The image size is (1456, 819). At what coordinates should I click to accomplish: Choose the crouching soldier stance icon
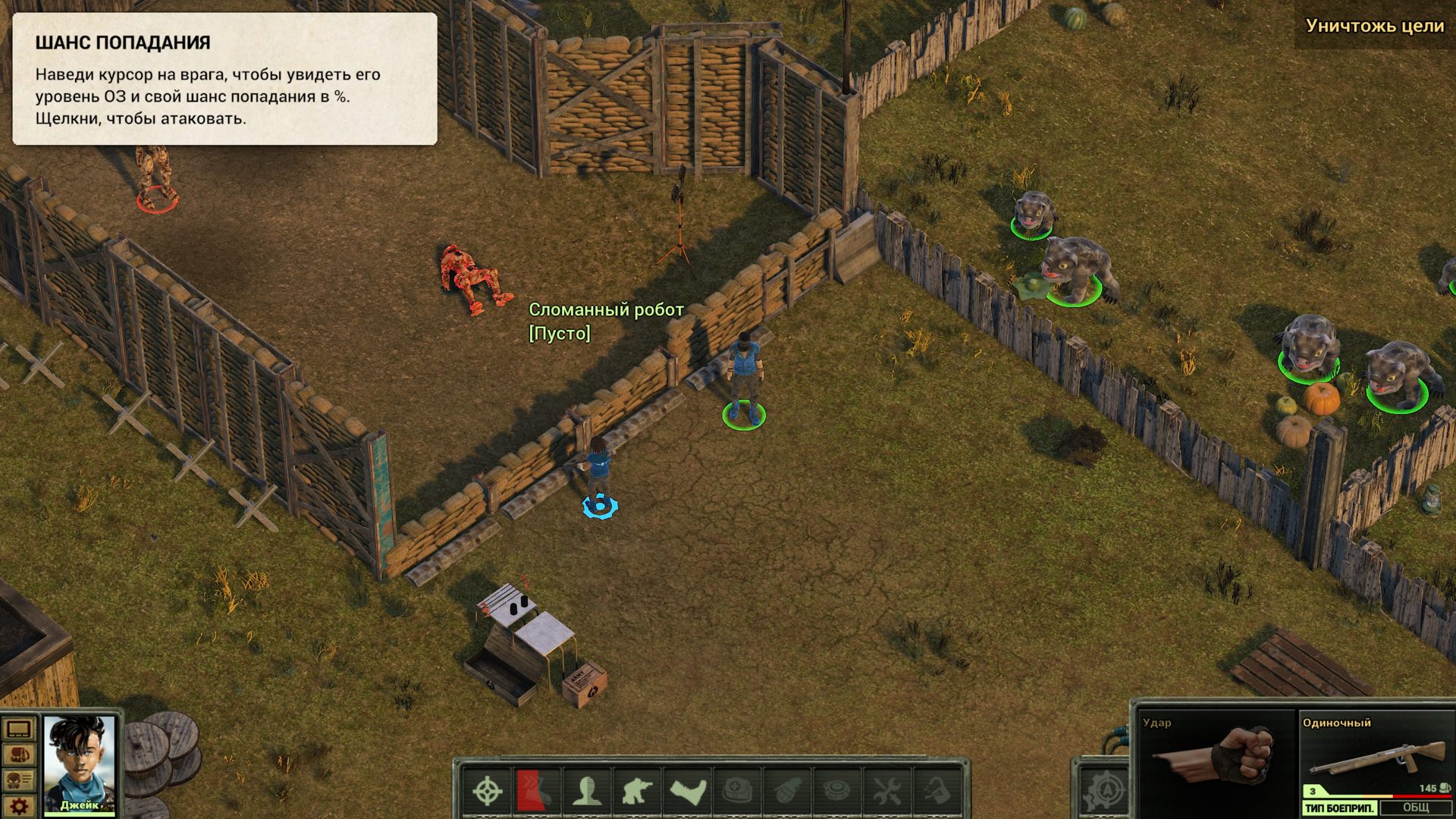click(x=636, y=791)
